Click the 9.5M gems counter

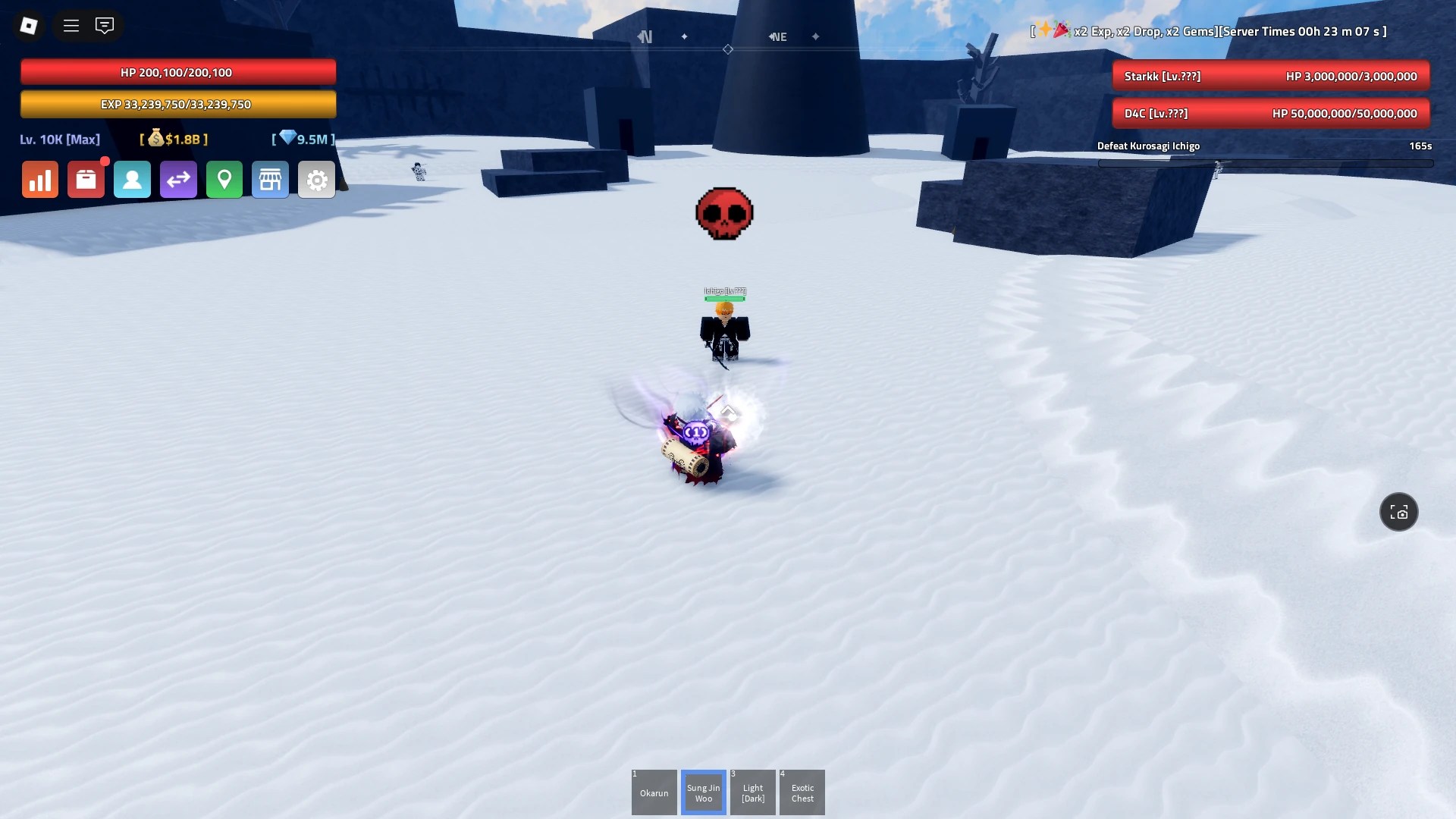click(302, 140)
